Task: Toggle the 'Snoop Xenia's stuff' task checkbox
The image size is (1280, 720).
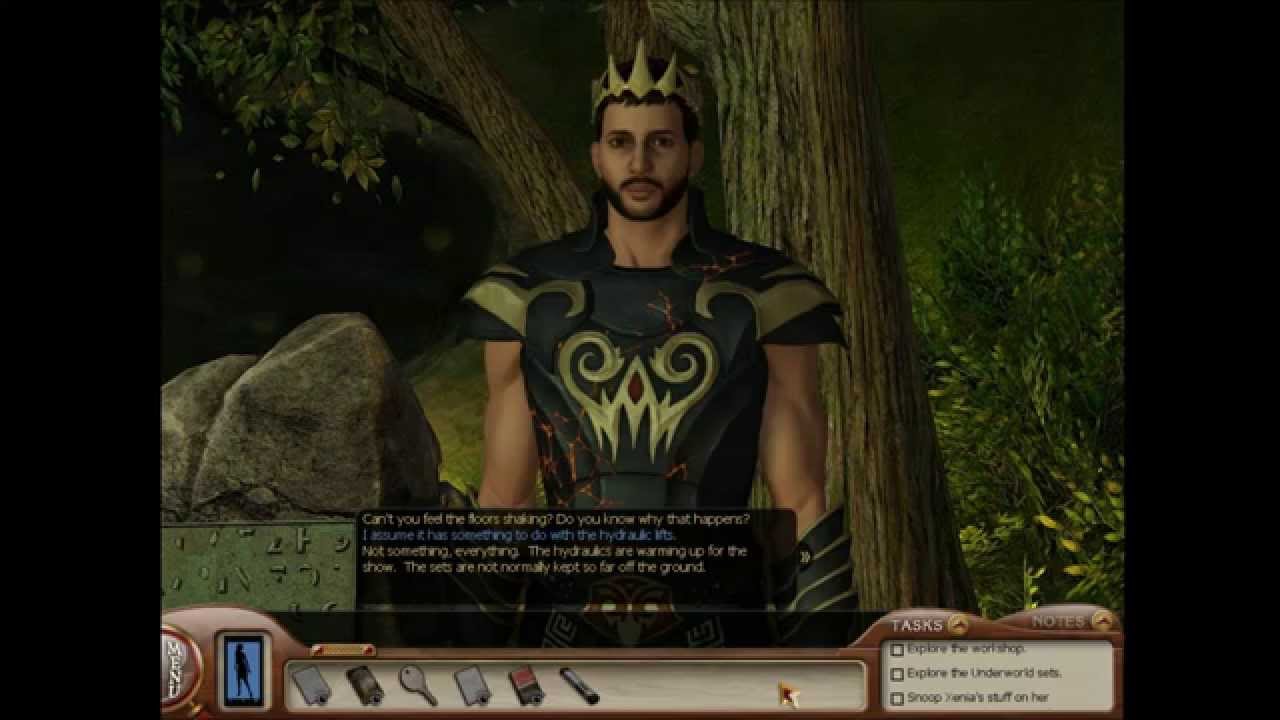Action: click(897, 698)
